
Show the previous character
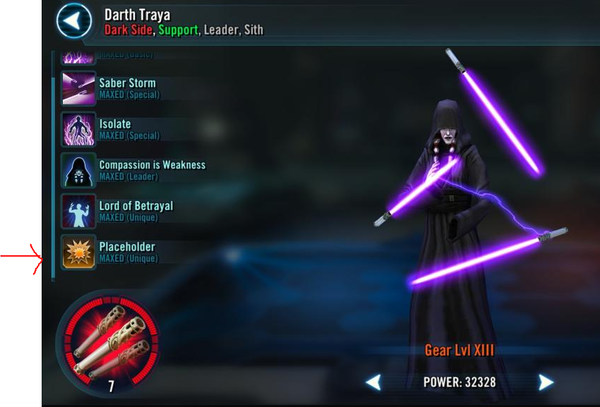click(x=373, y=382)
